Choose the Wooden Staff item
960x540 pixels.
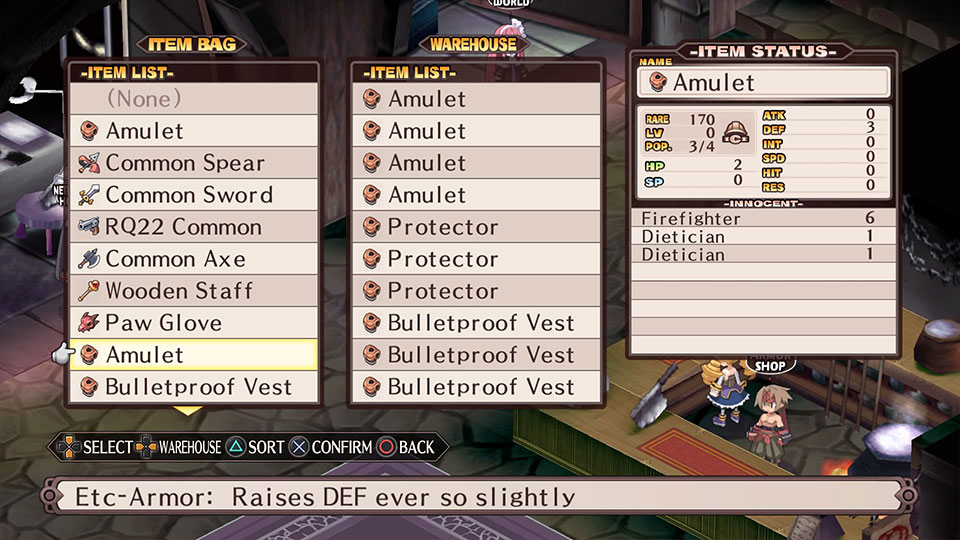(x=193, y=291)
